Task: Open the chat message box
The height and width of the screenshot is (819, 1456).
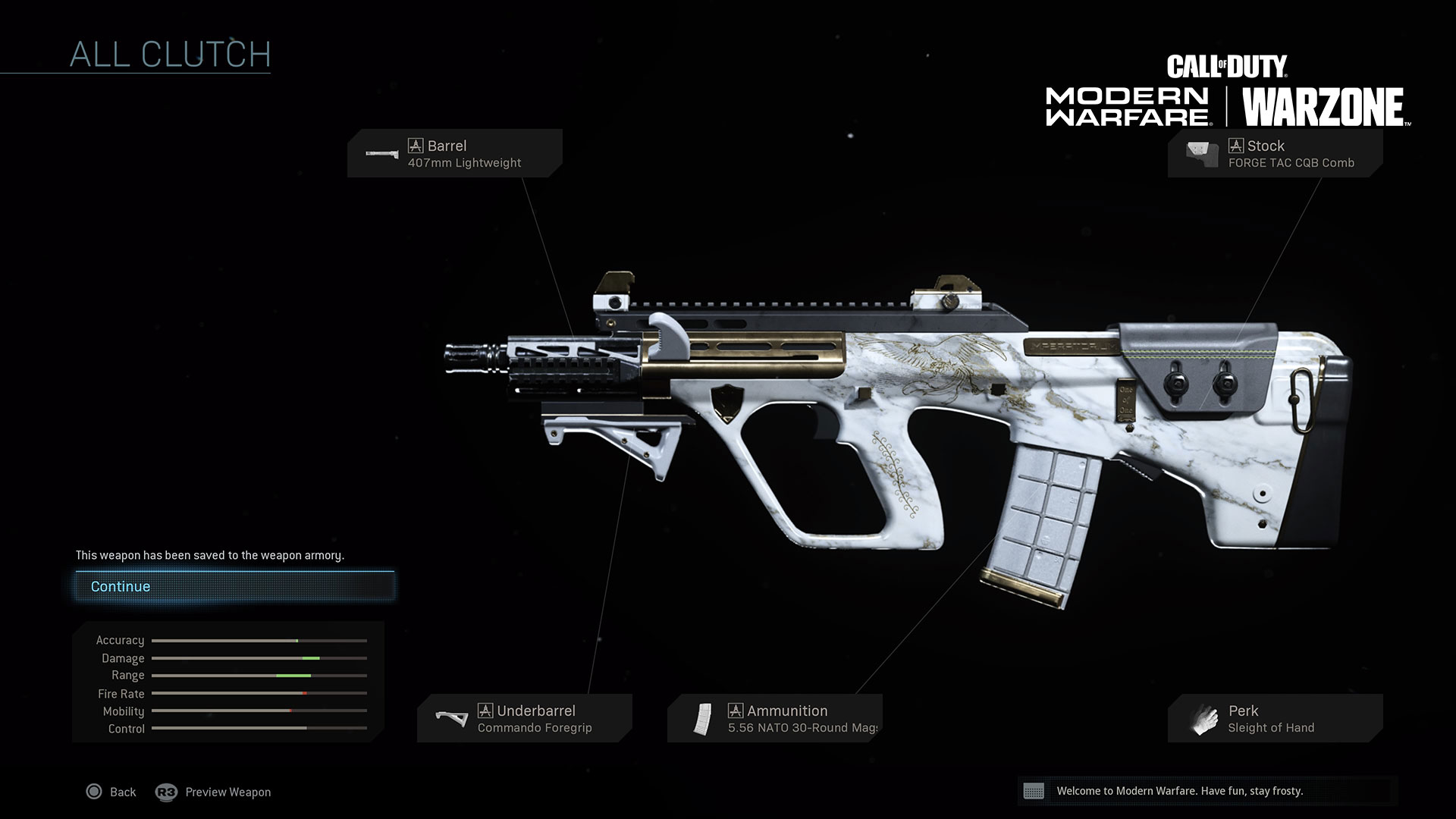Action: click(1207, 791)
